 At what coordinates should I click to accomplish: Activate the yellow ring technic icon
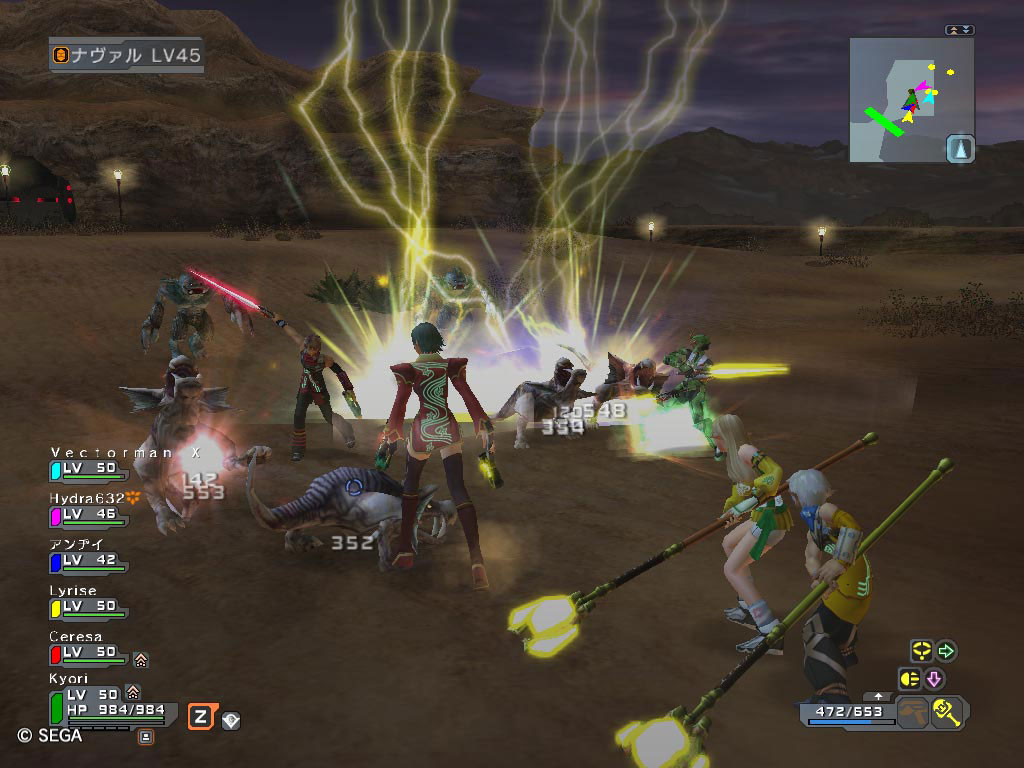click(x=921, y=651)
